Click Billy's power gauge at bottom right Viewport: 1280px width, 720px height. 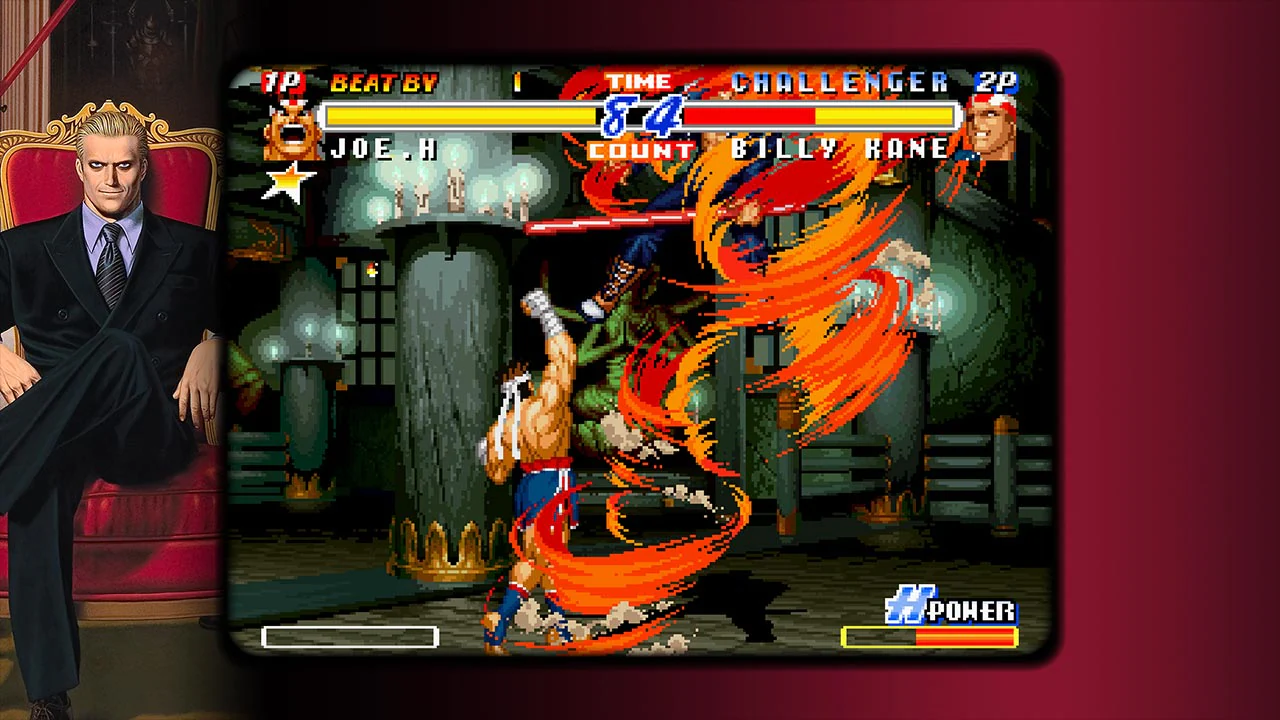(x=928, y=634)
